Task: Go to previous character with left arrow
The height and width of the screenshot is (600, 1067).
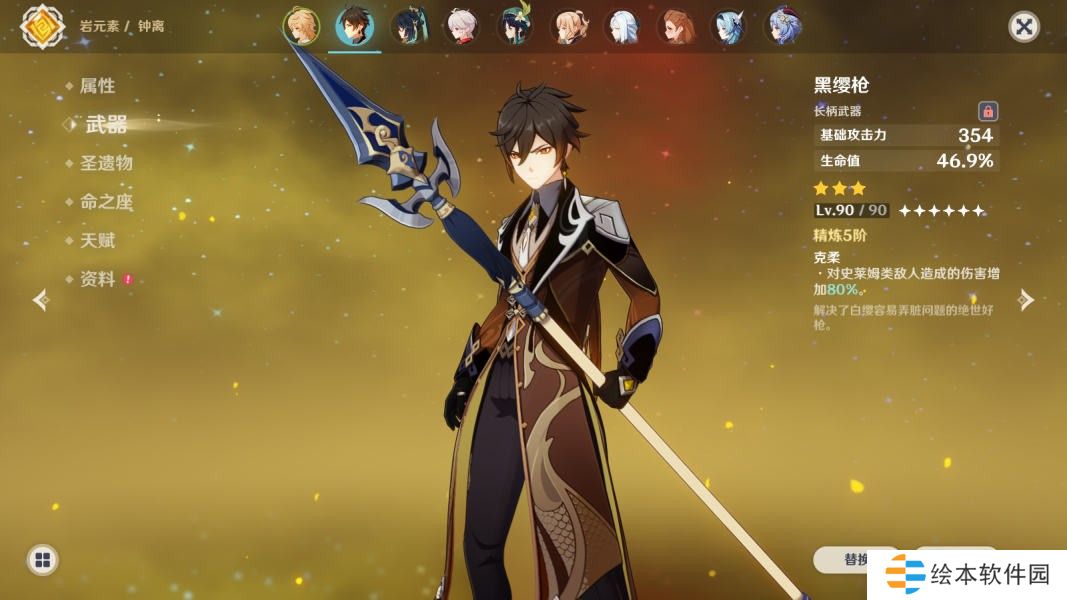Action: [41, 300]
